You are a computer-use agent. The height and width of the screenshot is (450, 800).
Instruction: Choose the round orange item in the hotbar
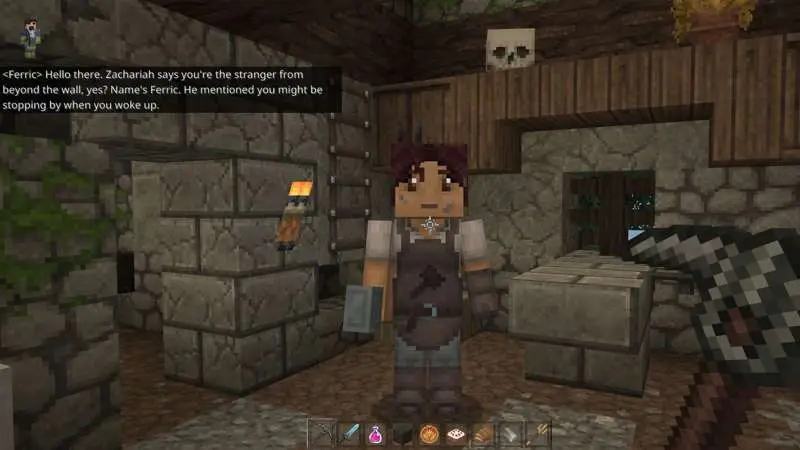click(429, 434)
